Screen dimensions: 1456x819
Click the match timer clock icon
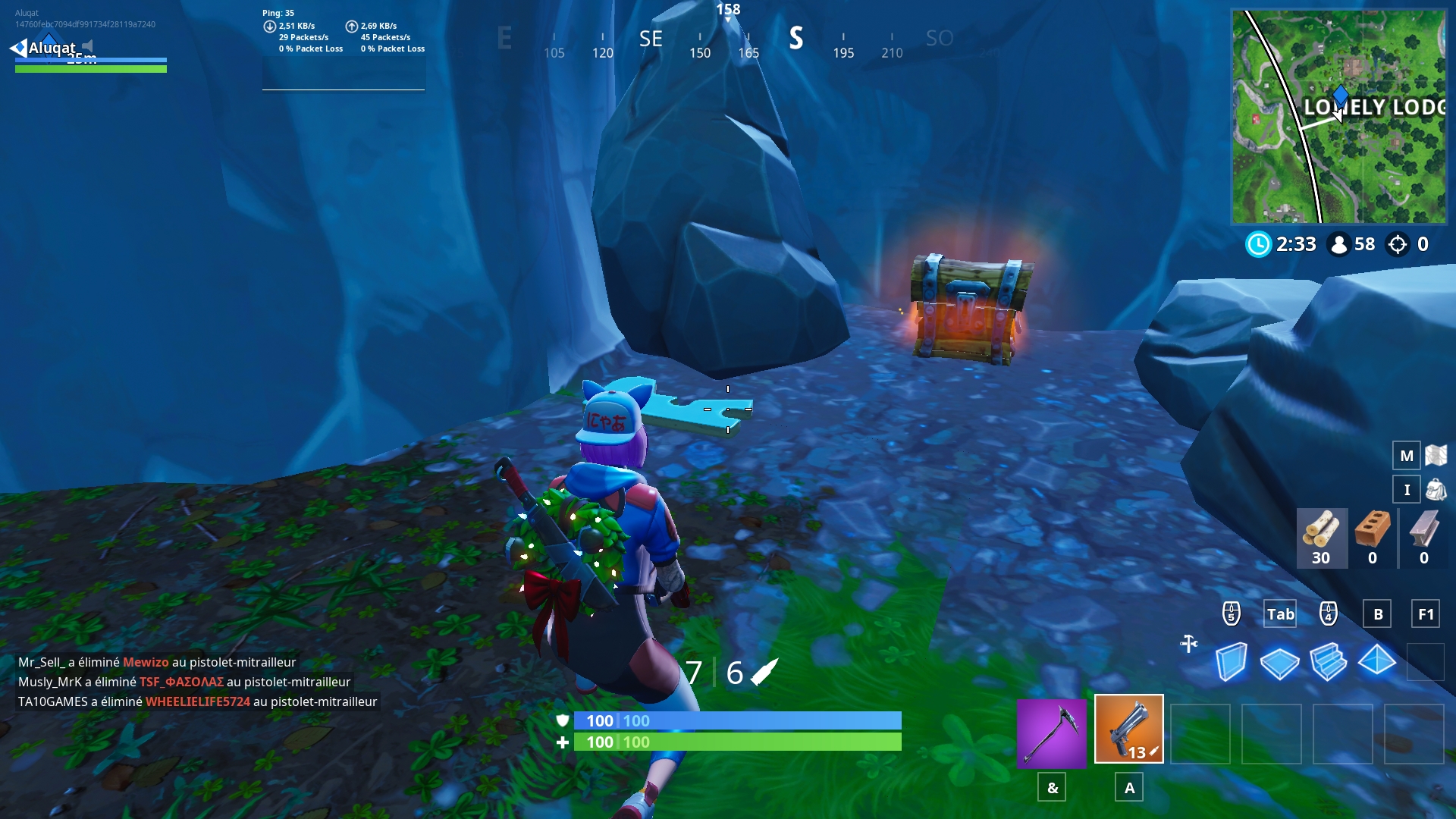pos(1259,244)
